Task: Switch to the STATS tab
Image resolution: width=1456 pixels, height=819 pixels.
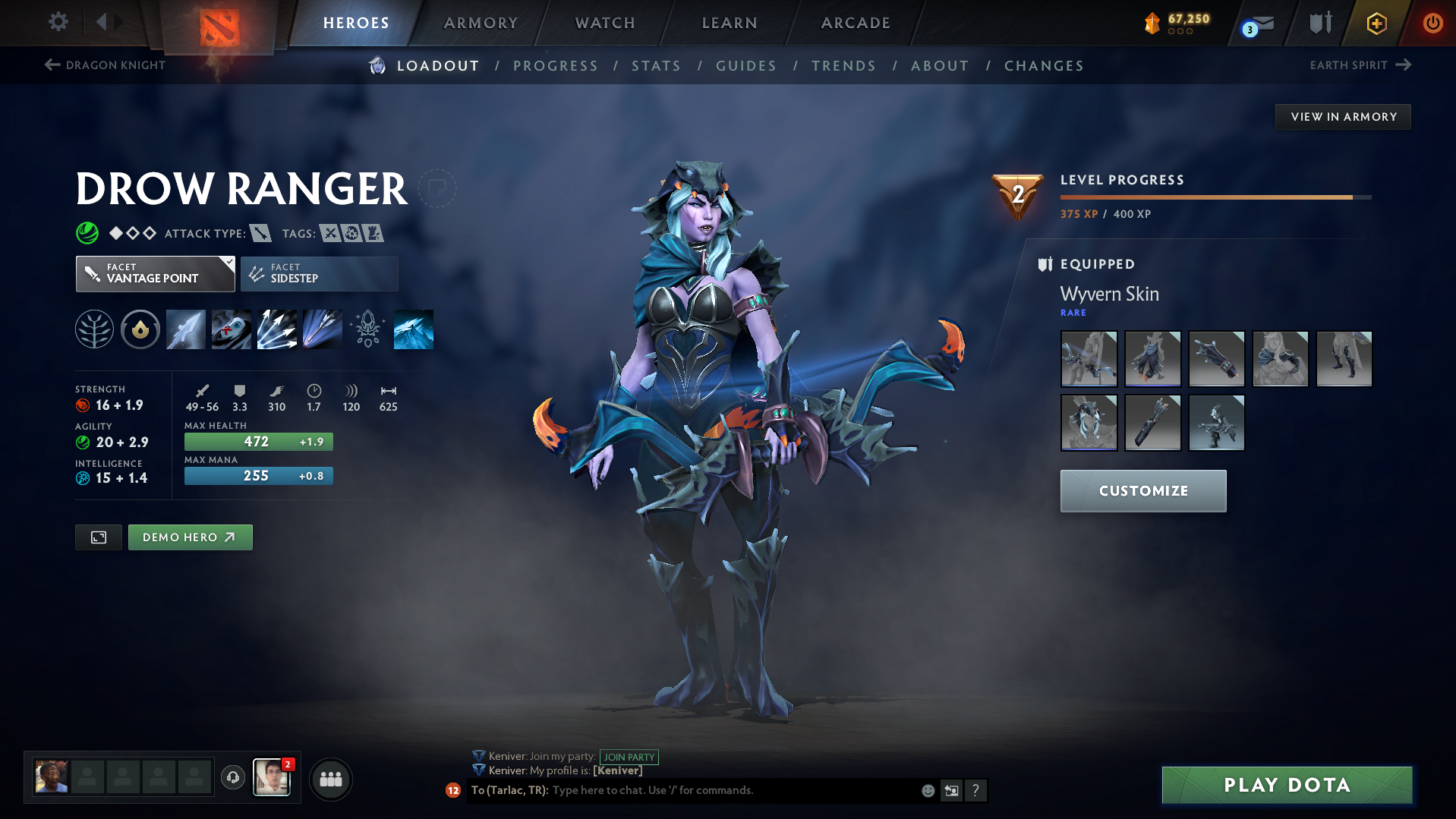Action: pos(656,66)
